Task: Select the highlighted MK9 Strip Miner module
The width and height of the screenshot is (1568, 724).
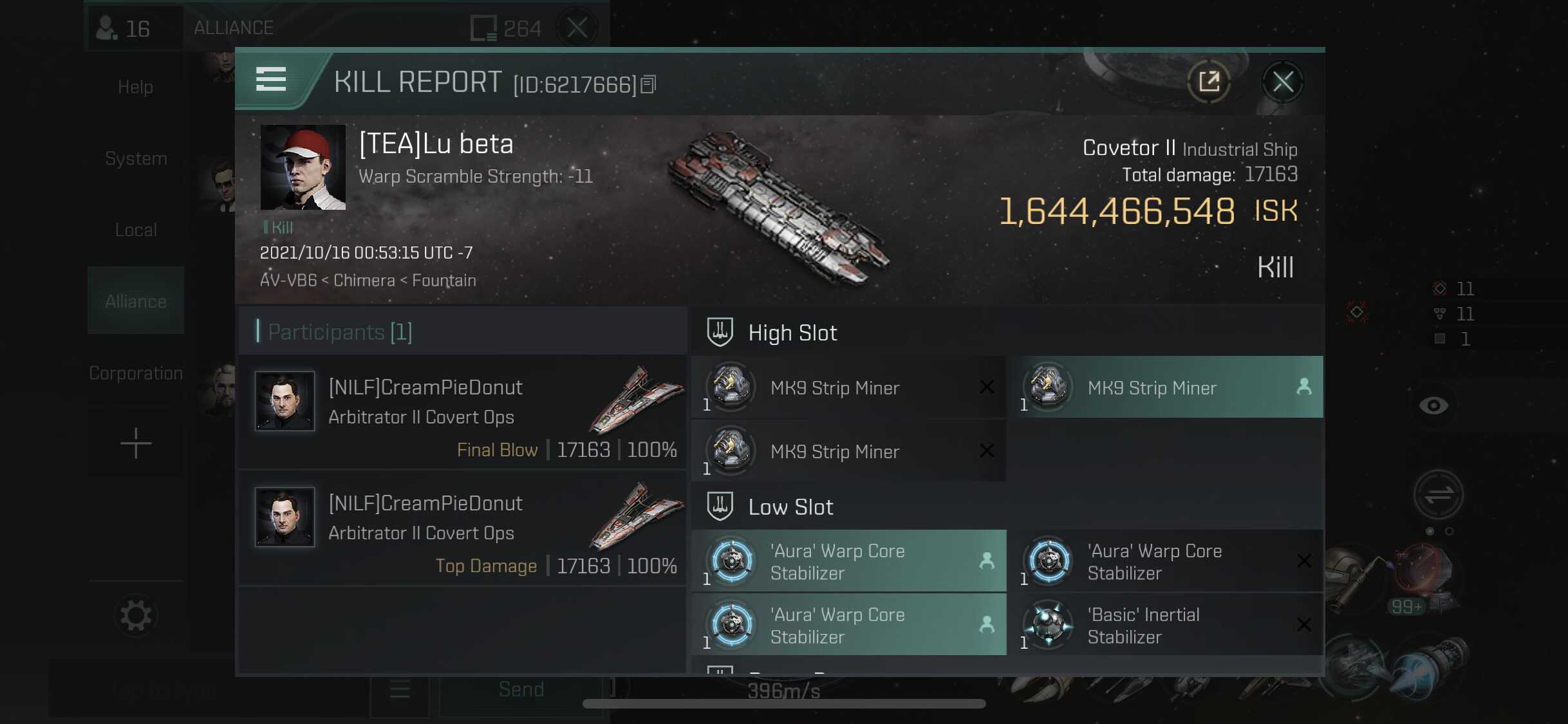Action: pos(1168,387)
